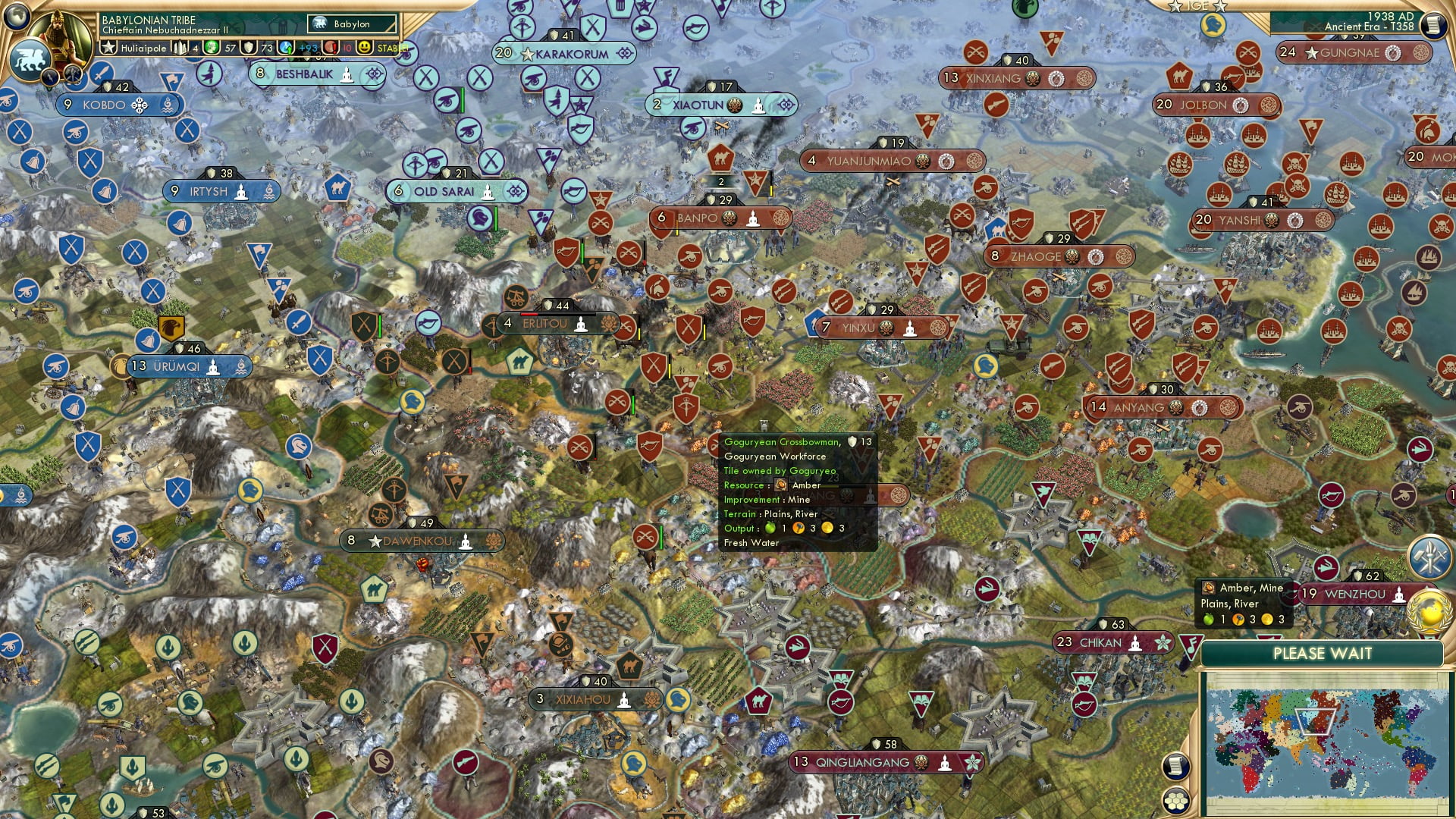
Task: Select the Erlitou city banner
Action: [x=544, y=324]
